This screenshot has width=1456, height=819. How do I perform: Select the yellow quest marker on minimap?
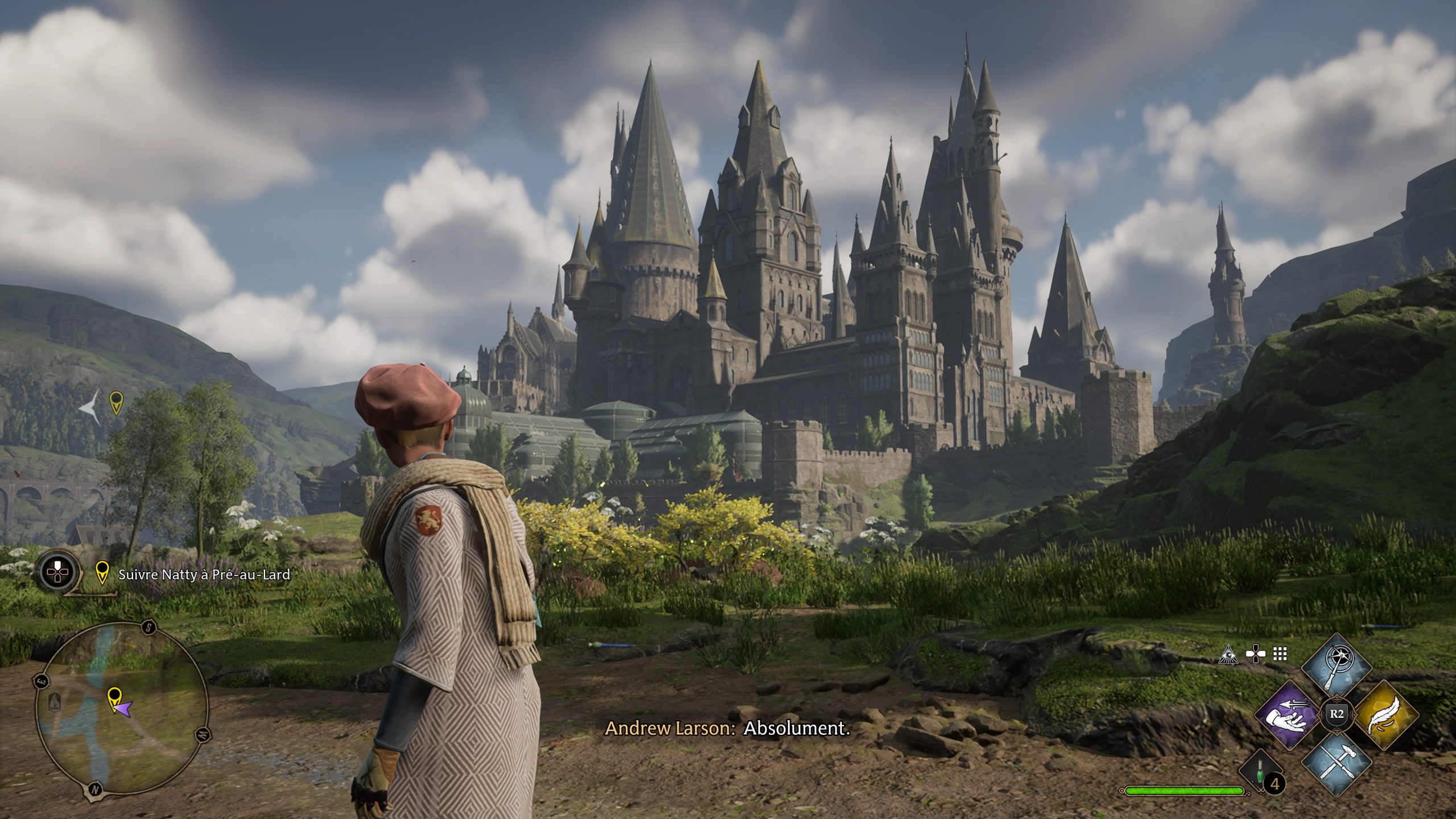(x=114, y=696)
